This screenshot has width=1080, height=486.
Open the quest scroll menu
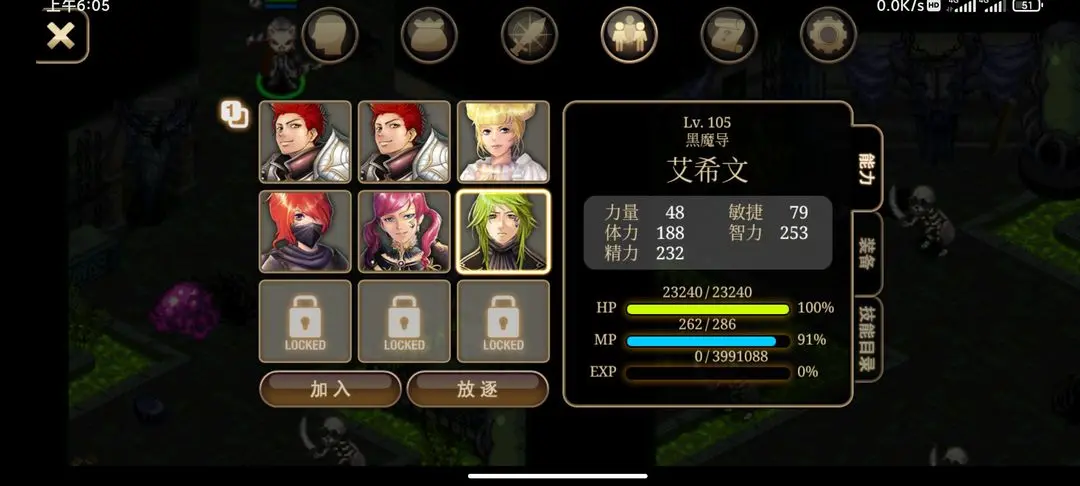(728, 36)
